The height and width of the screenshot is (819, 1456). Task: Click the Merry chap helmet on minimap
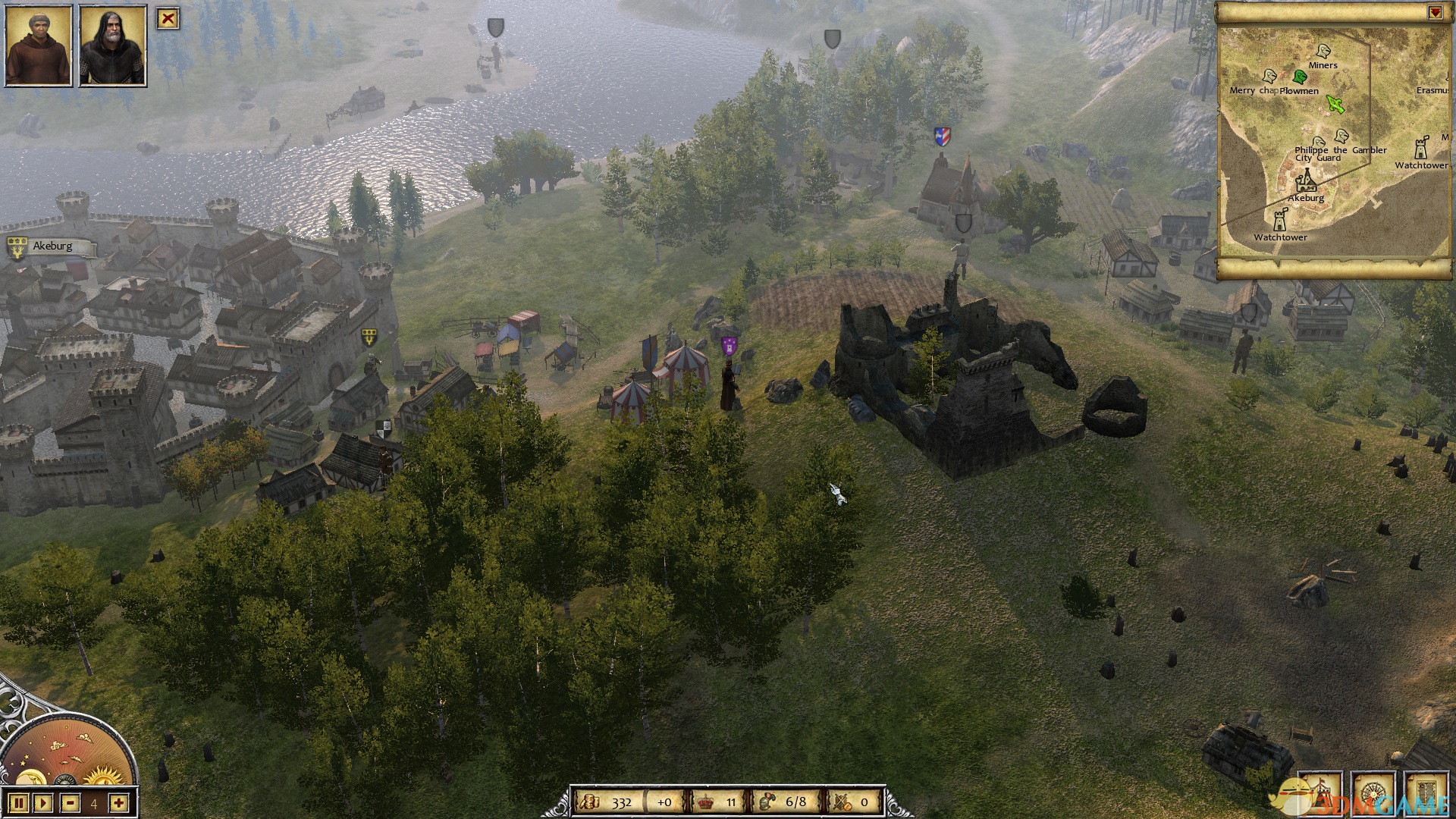pos(1269,76)
